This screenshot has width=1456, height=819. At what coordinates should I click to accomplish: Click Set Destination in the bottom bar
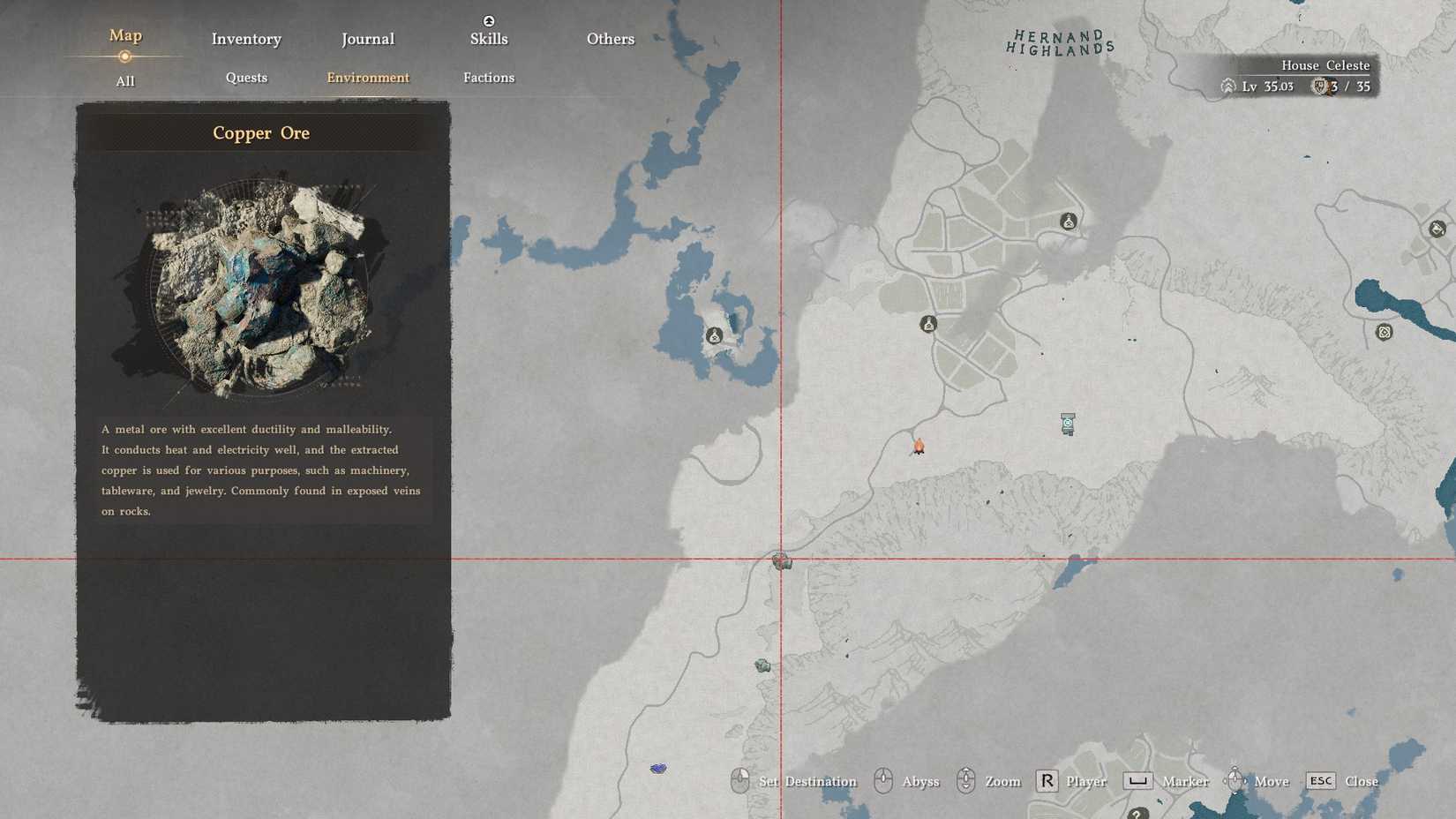(x=806, y=781)
